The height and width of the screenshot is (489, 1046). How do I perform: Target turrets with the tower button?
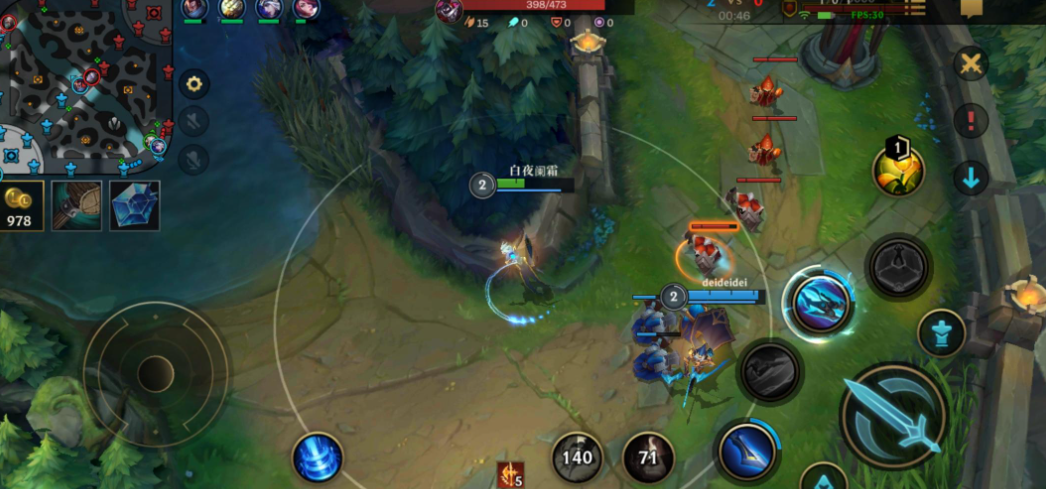pos(941,331)
